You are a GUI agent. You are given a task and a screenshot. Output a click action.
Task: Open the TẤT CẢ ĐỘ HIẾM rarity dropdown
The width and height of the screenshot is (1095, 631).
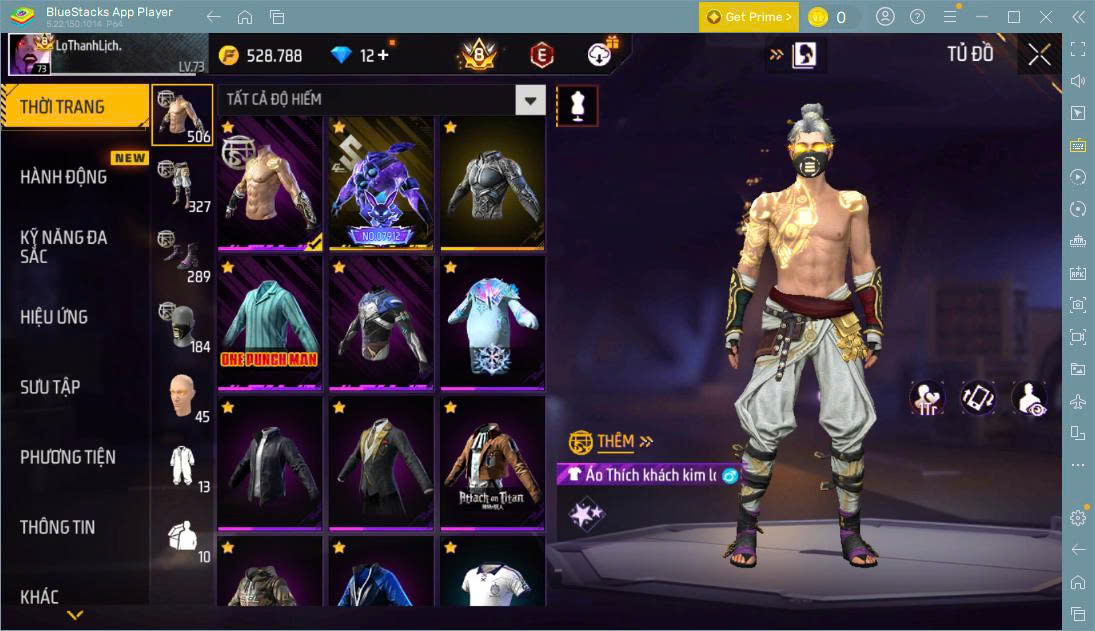pyautogui.click(x=530, y=99)
